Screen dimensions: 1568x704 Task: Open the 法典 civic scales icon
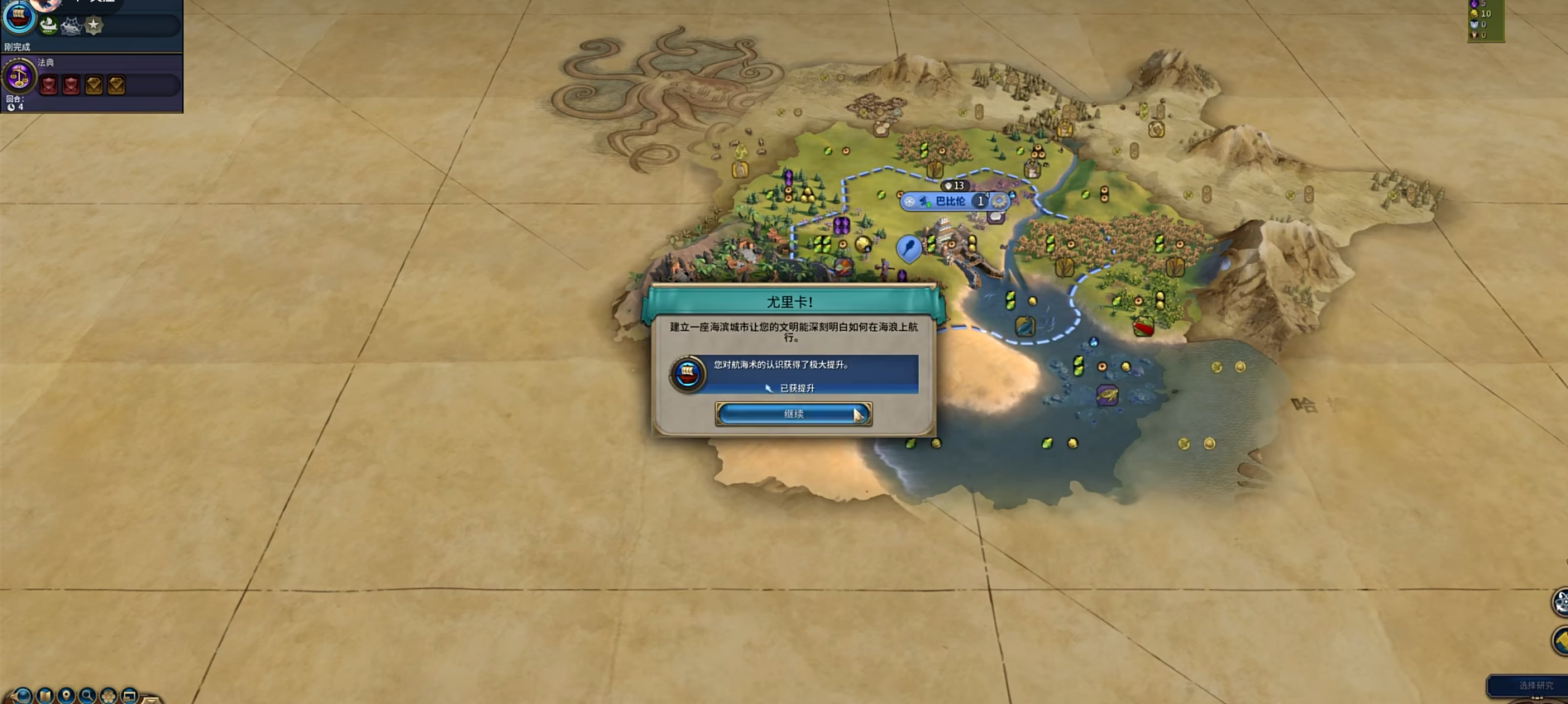pos(18,78)
